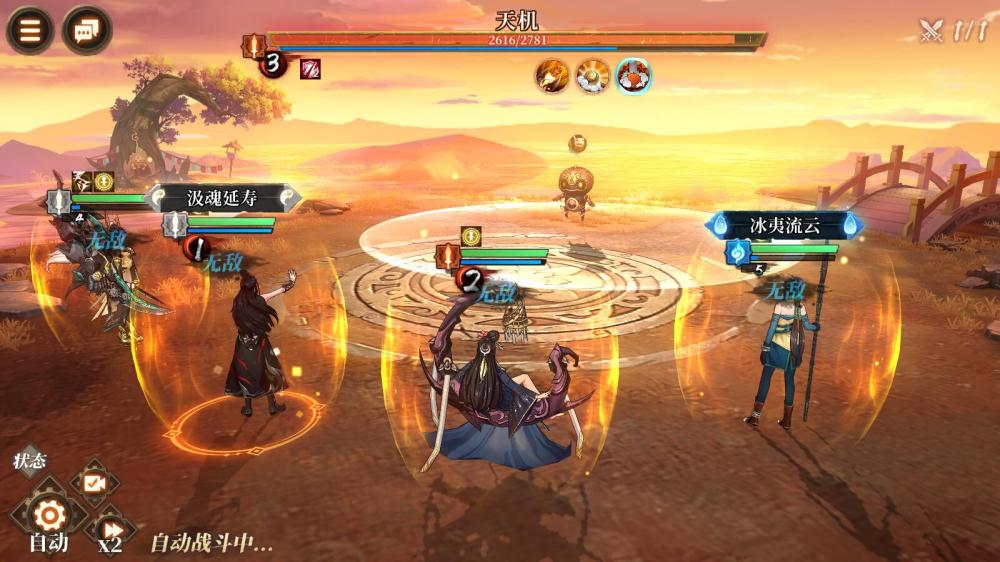
Task: Inspect the red debuff icon under boss health
Action: (x=310, y=68)
